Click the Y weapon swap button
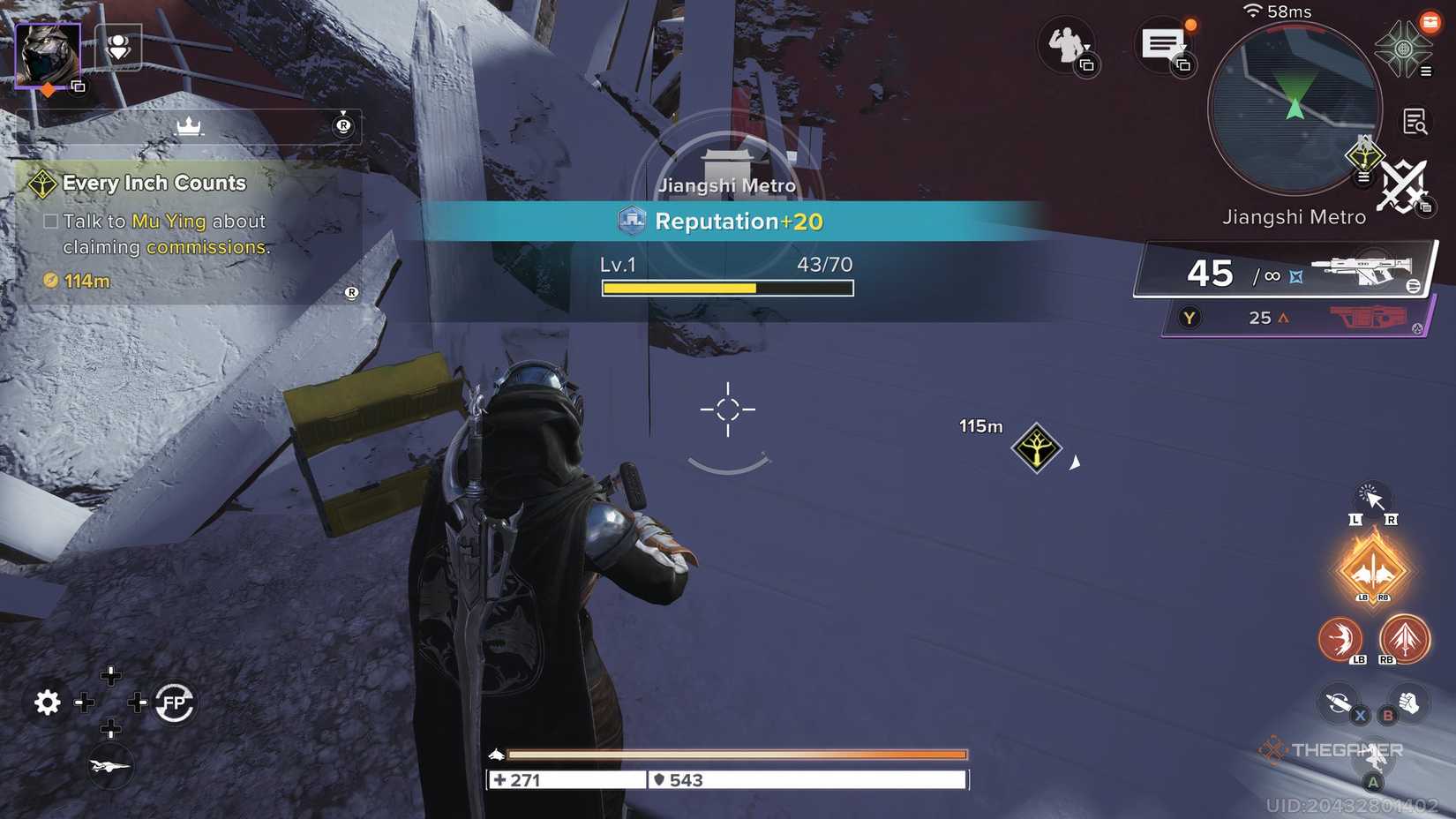The image size is (1456, 819). 1190,318
